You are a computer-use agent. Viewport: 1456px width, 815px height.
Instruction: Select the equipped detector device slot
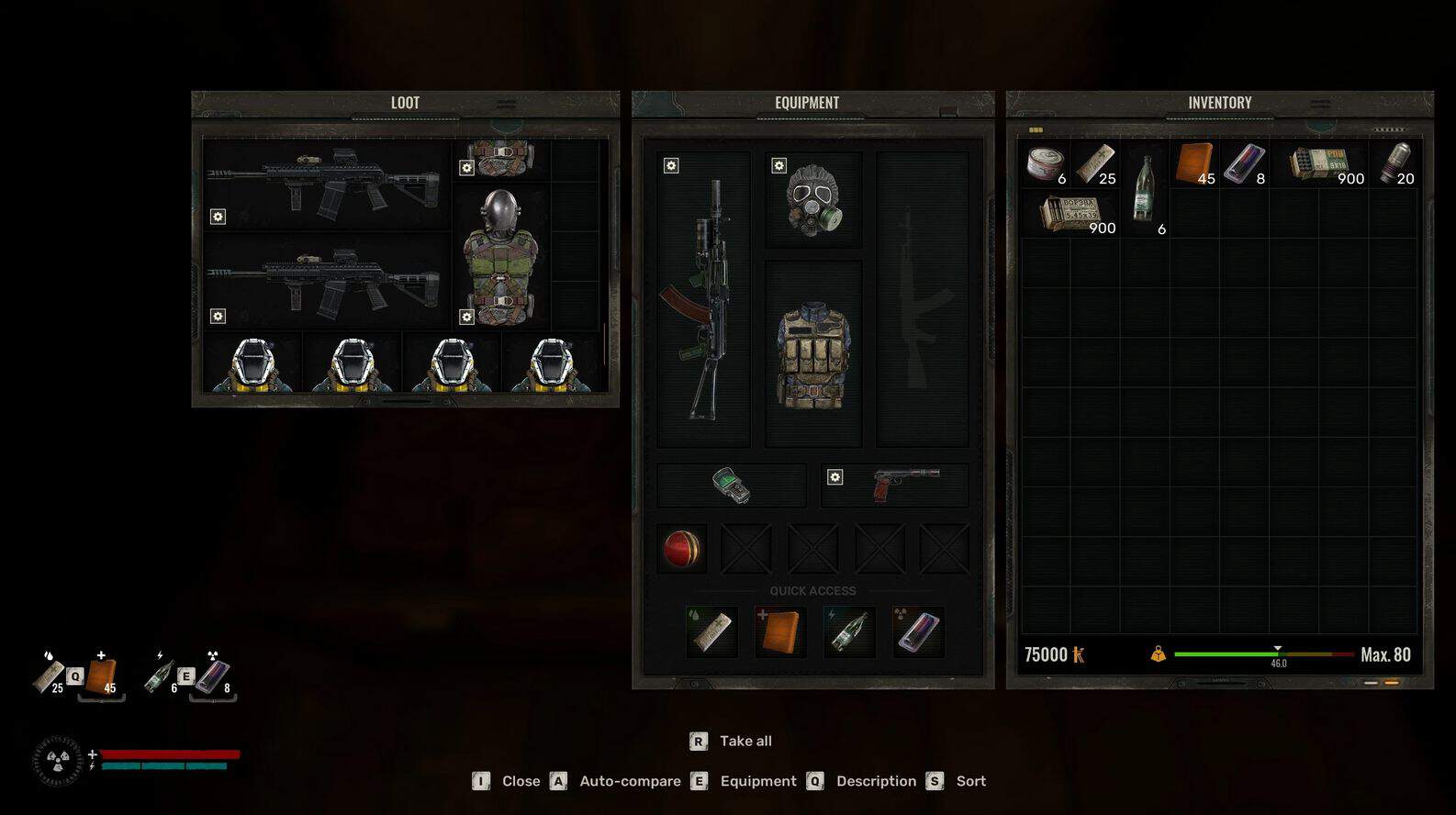click(x=731, y=485)
